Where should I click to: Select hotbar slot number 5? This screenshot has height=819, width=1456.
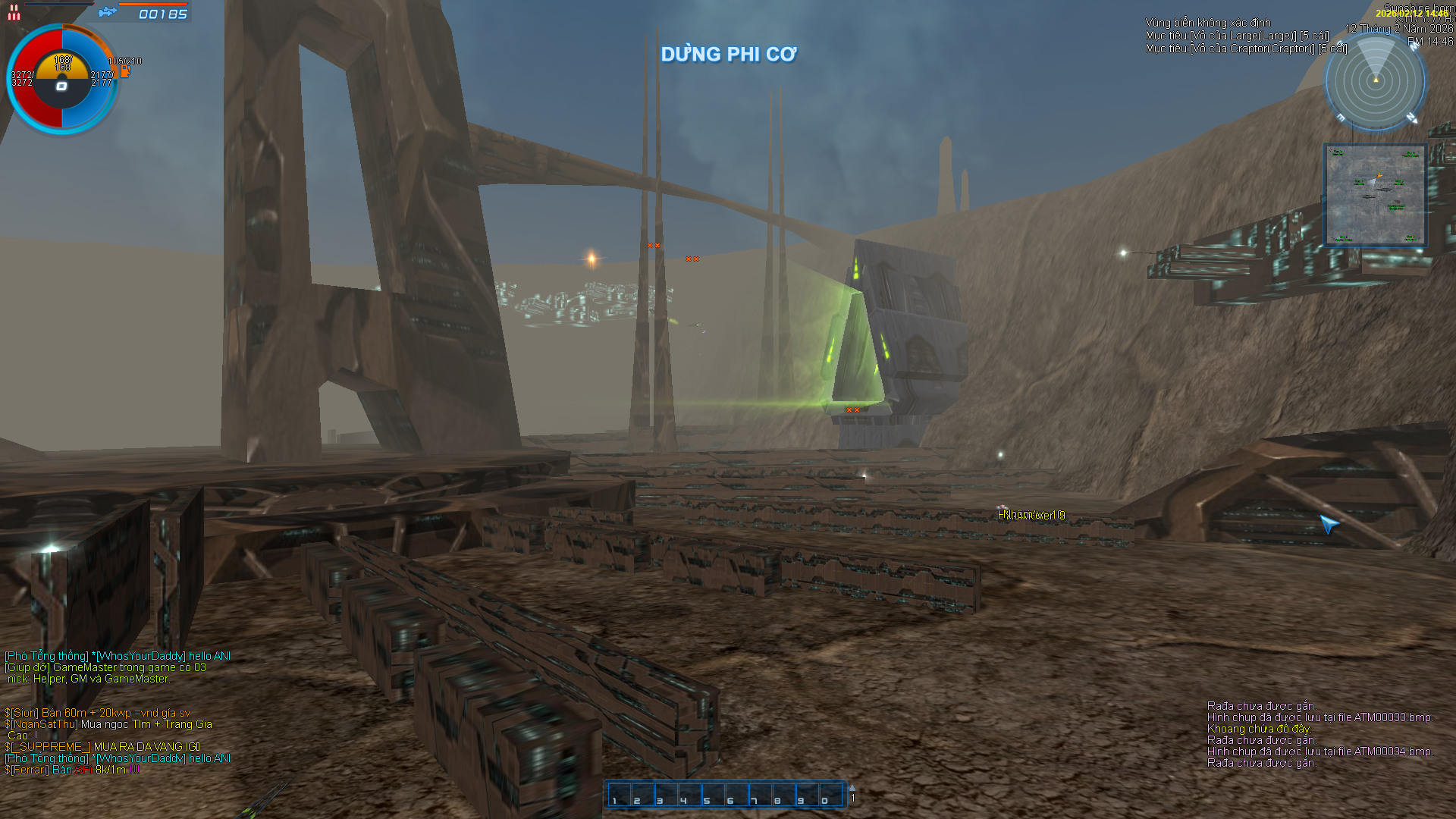coord(713,795)
